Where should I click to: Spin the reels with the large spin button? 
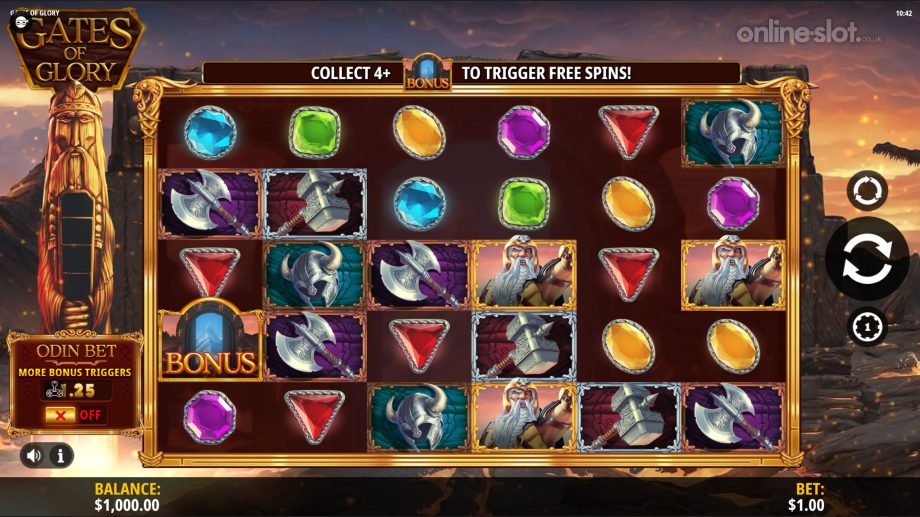(x=866, y=258)
